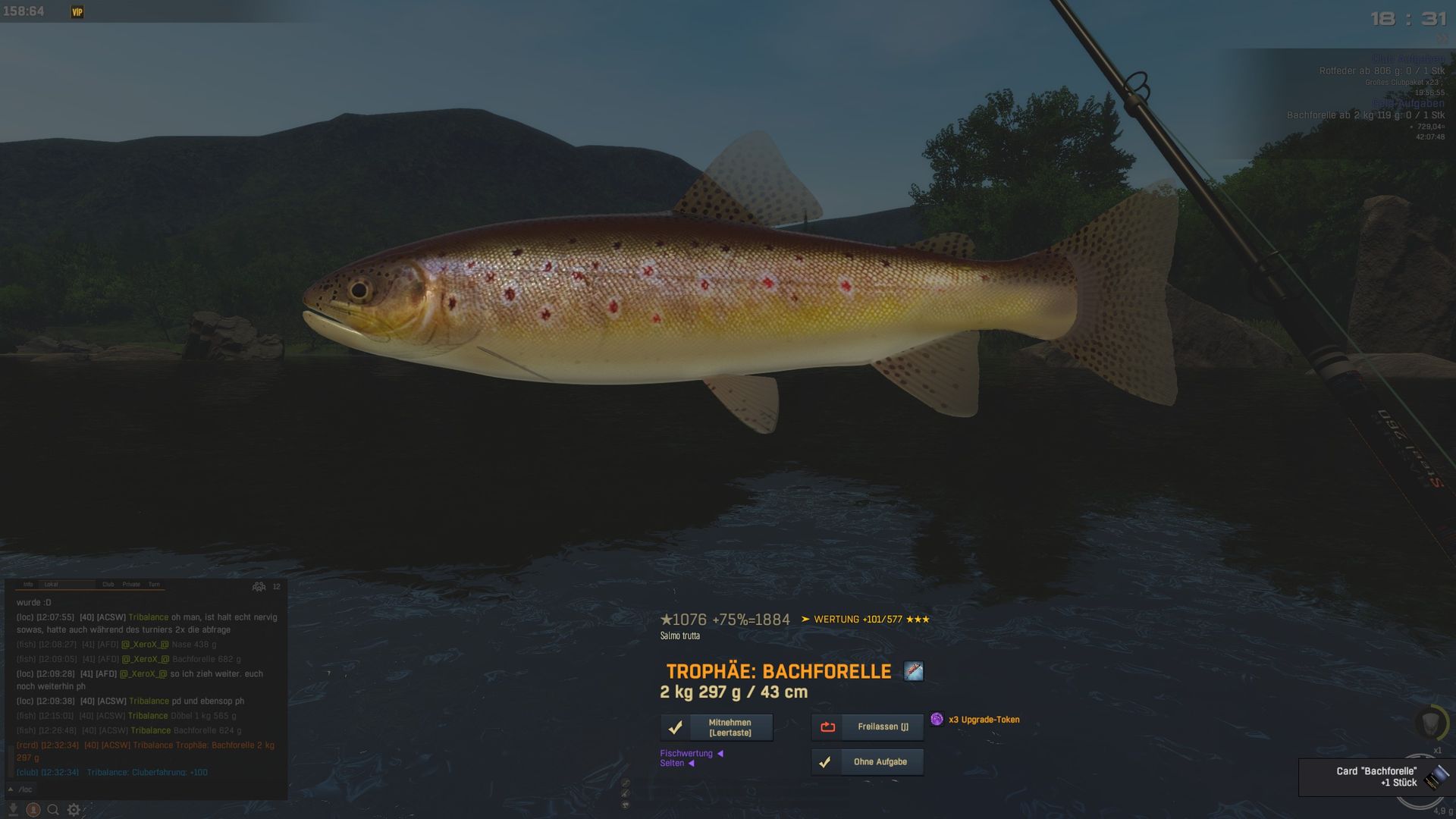1456x819 pixels.
Task: Click the orange player profile icon under chat
Action: point(33,809)
